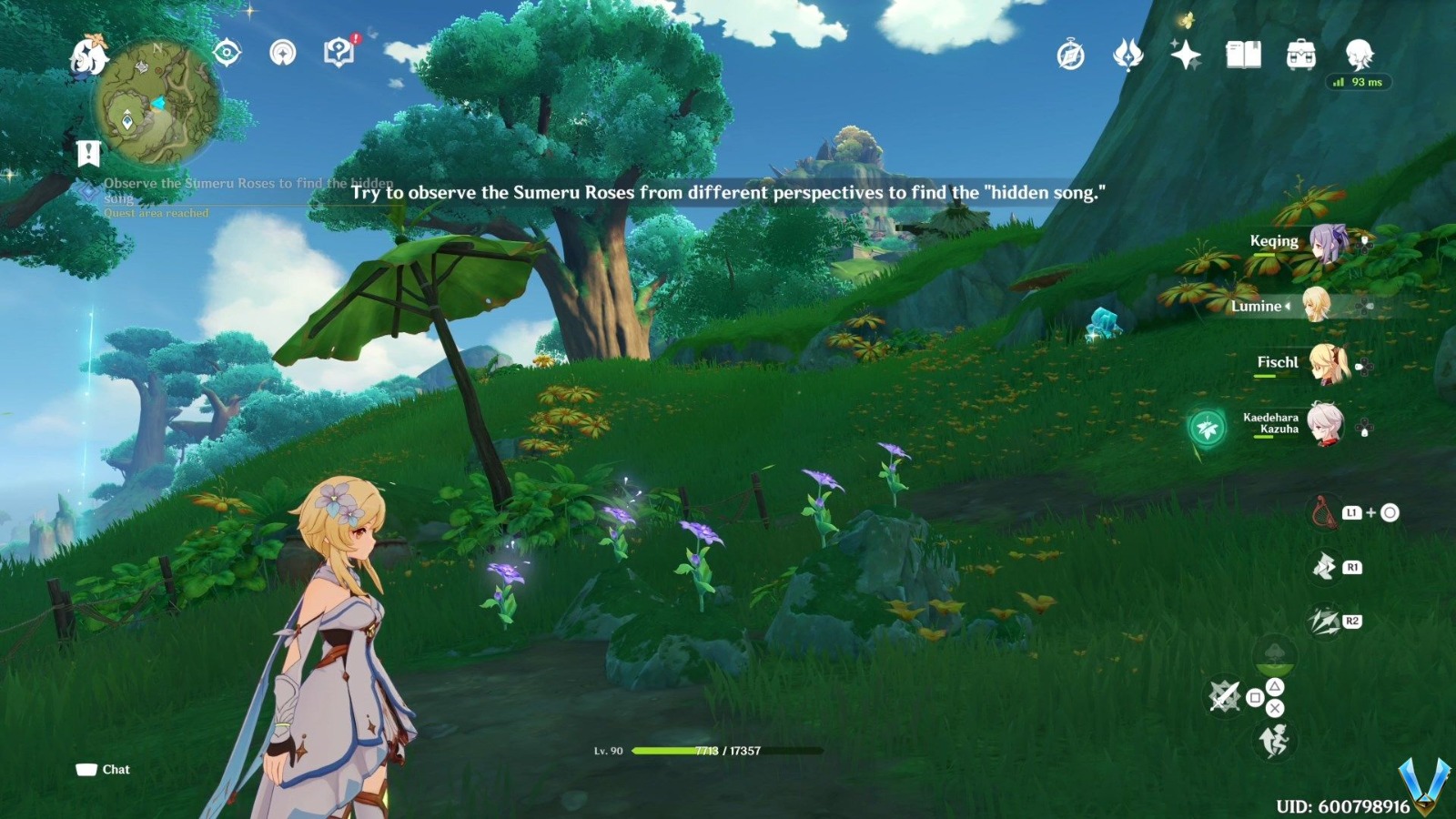Open the character silhouette menu

click(x=1359, y=55)
